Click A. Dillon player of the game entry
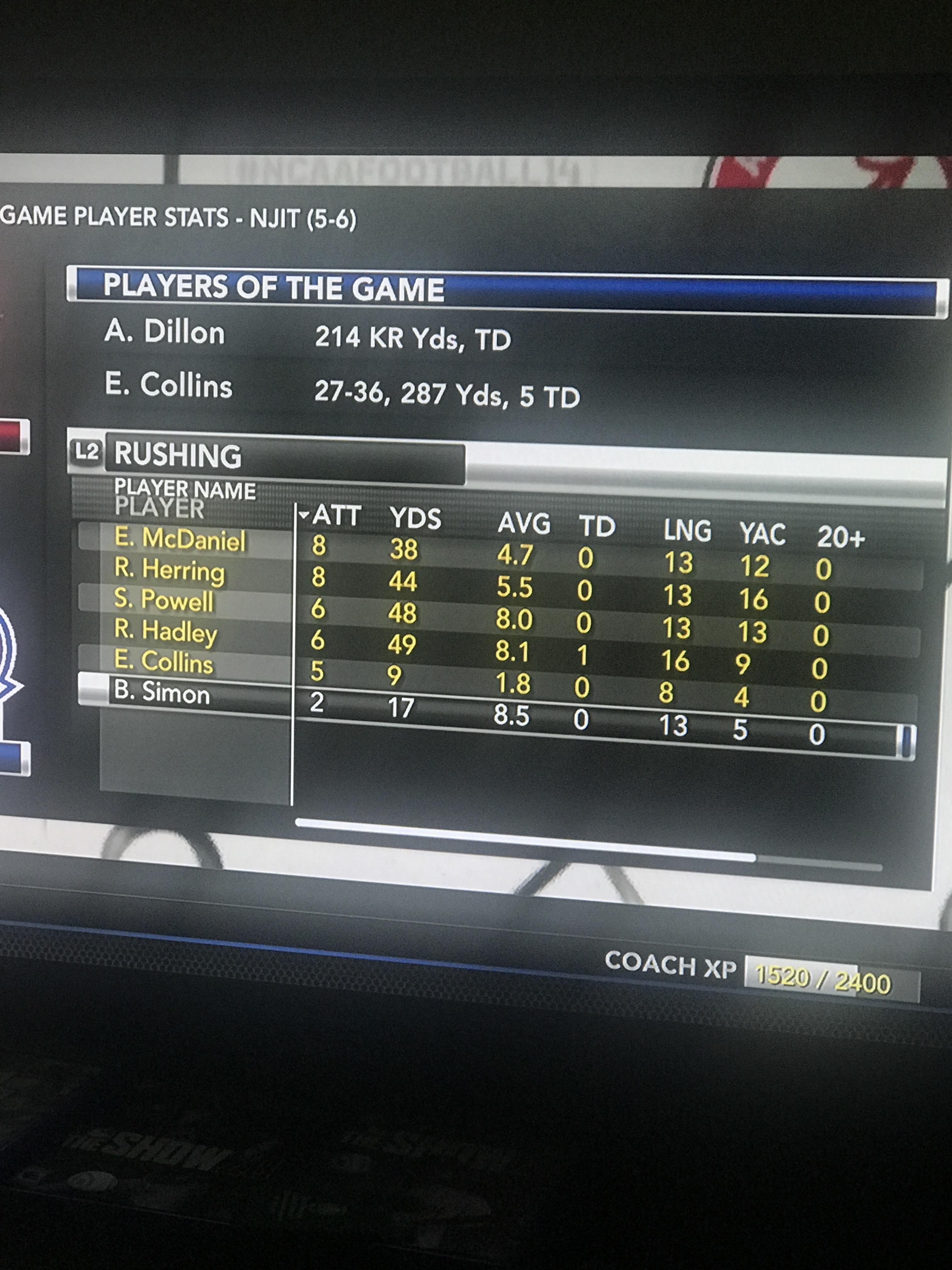The width and height of the screenshot is (952, 1270). click(168, 333)
